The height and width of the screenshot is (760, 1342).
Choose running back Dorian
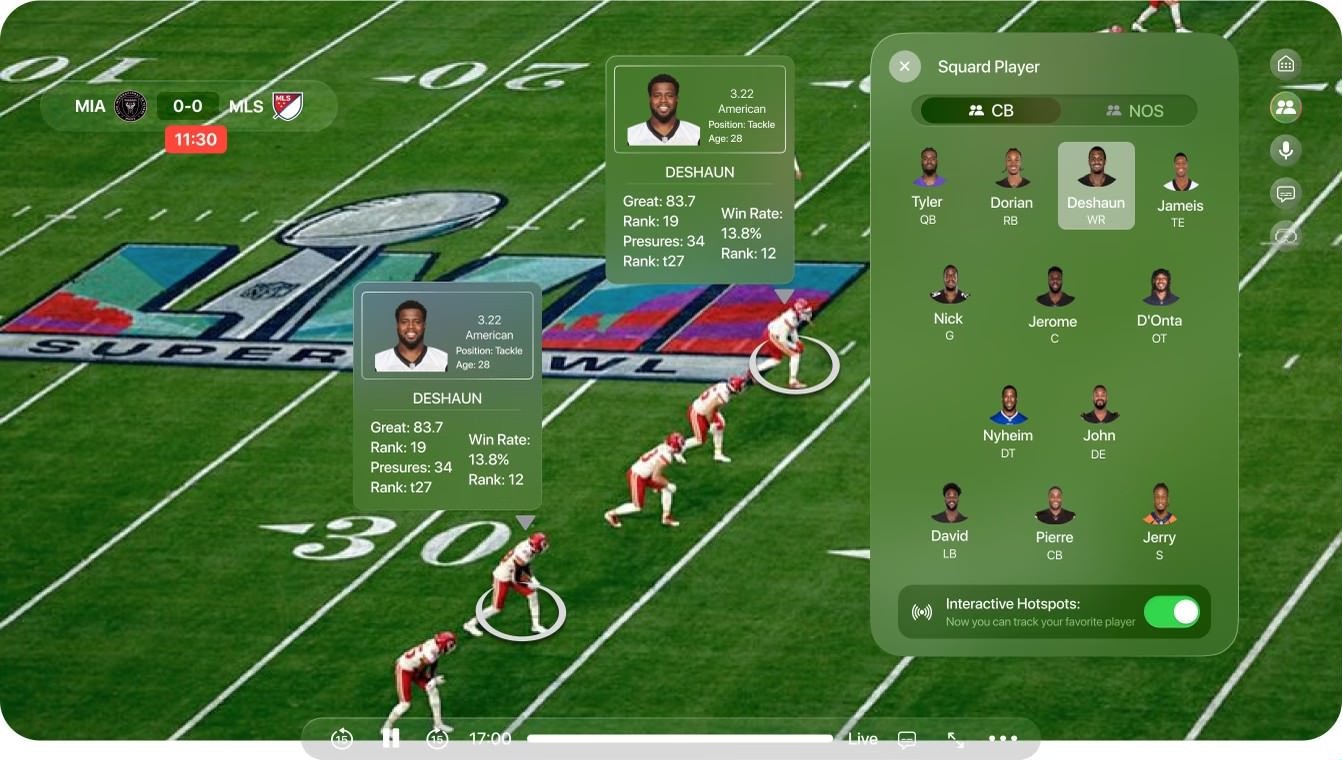click(1011, 185)
